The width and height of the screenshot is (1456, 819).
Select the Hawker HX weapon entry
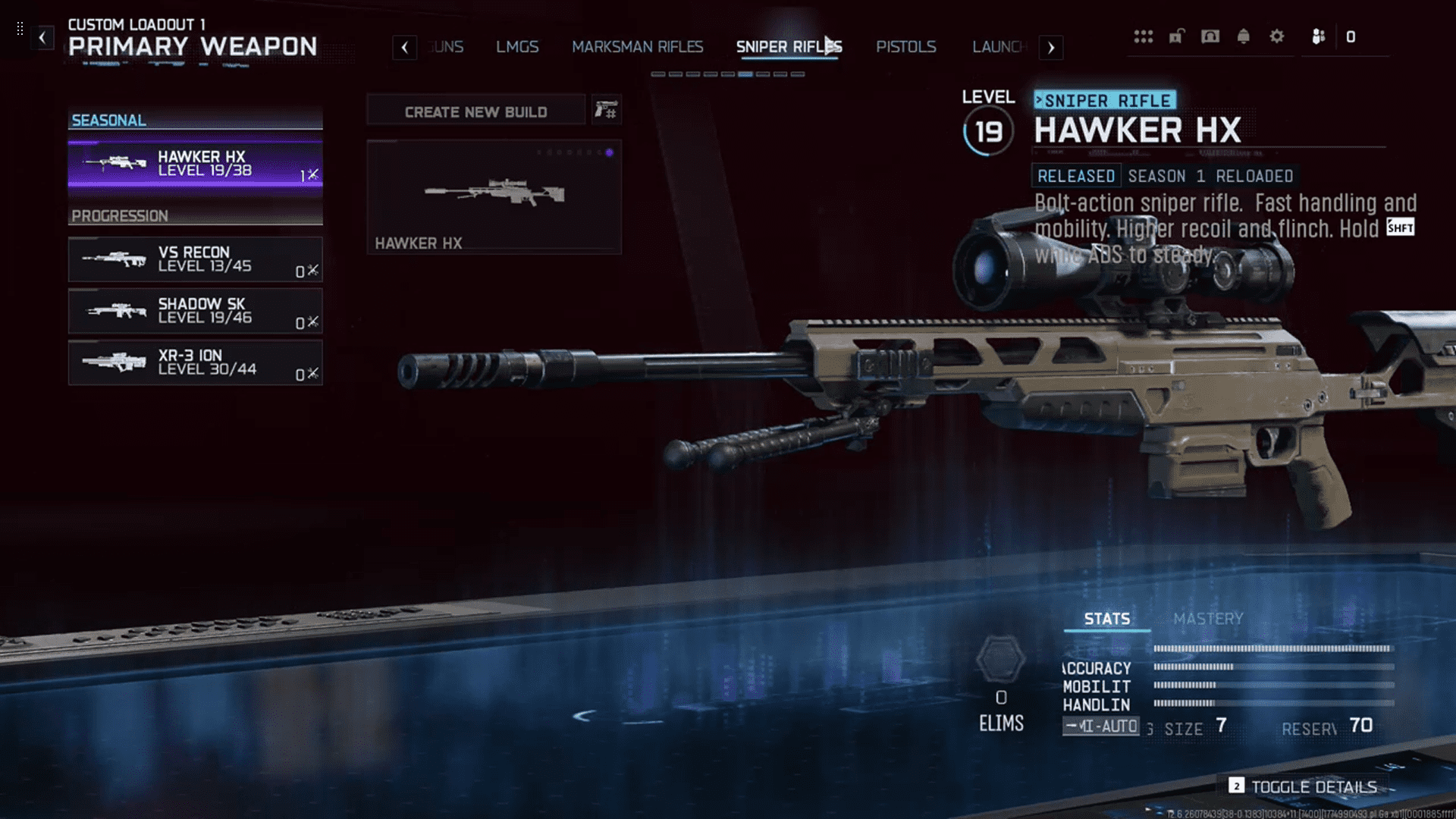[x=195, y=164]
